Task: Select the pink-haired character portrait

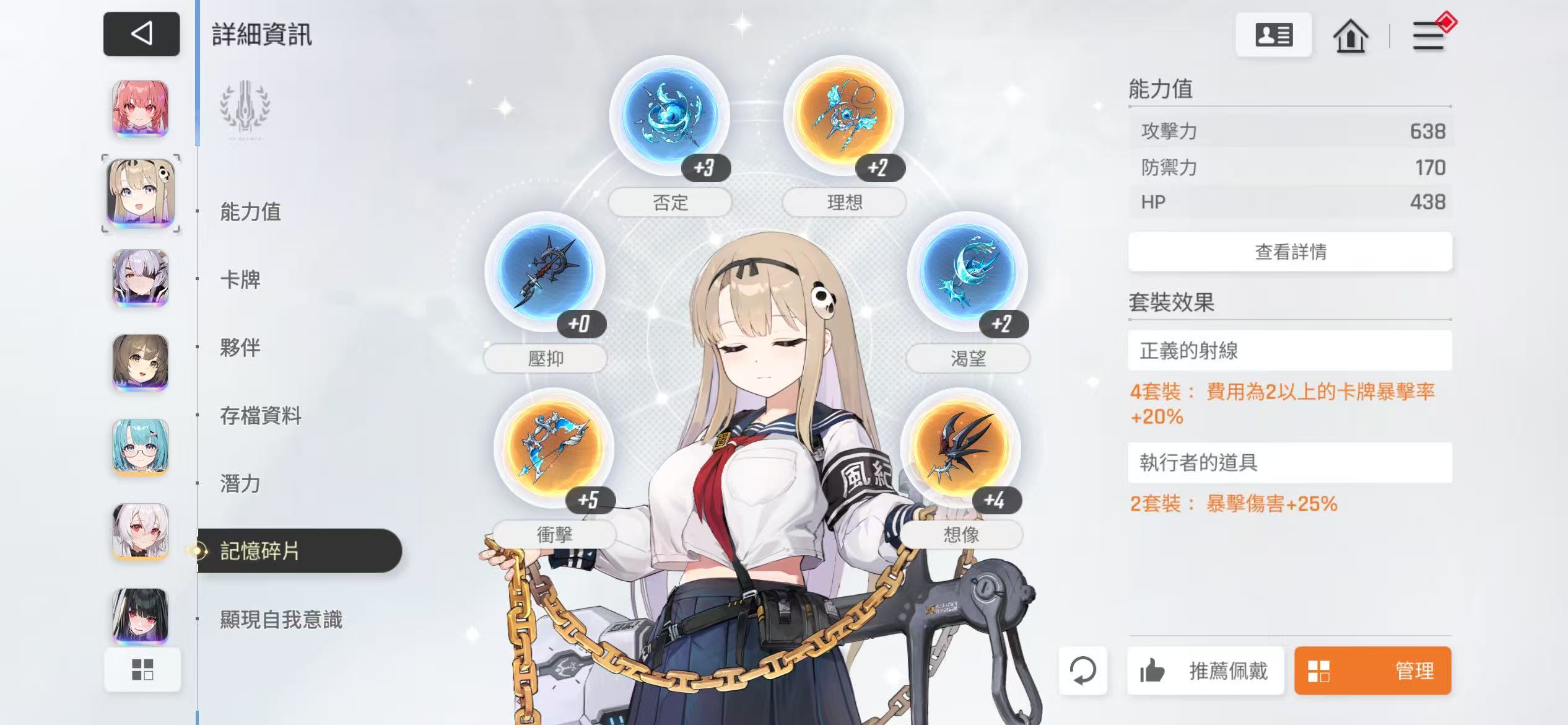Action: (x=141, y=108)
